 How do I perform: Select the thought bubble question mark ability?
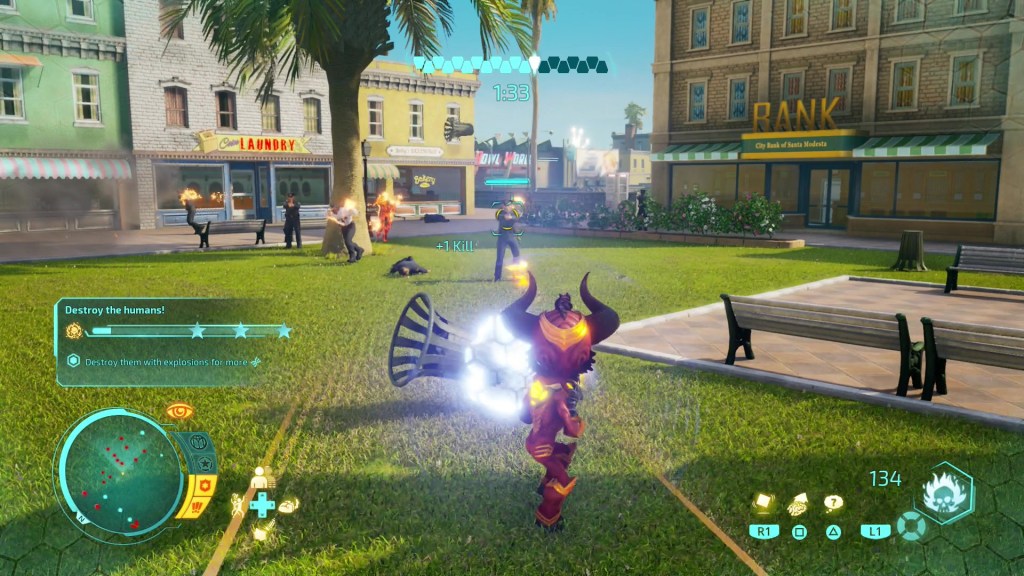click(x=833, y=503)
